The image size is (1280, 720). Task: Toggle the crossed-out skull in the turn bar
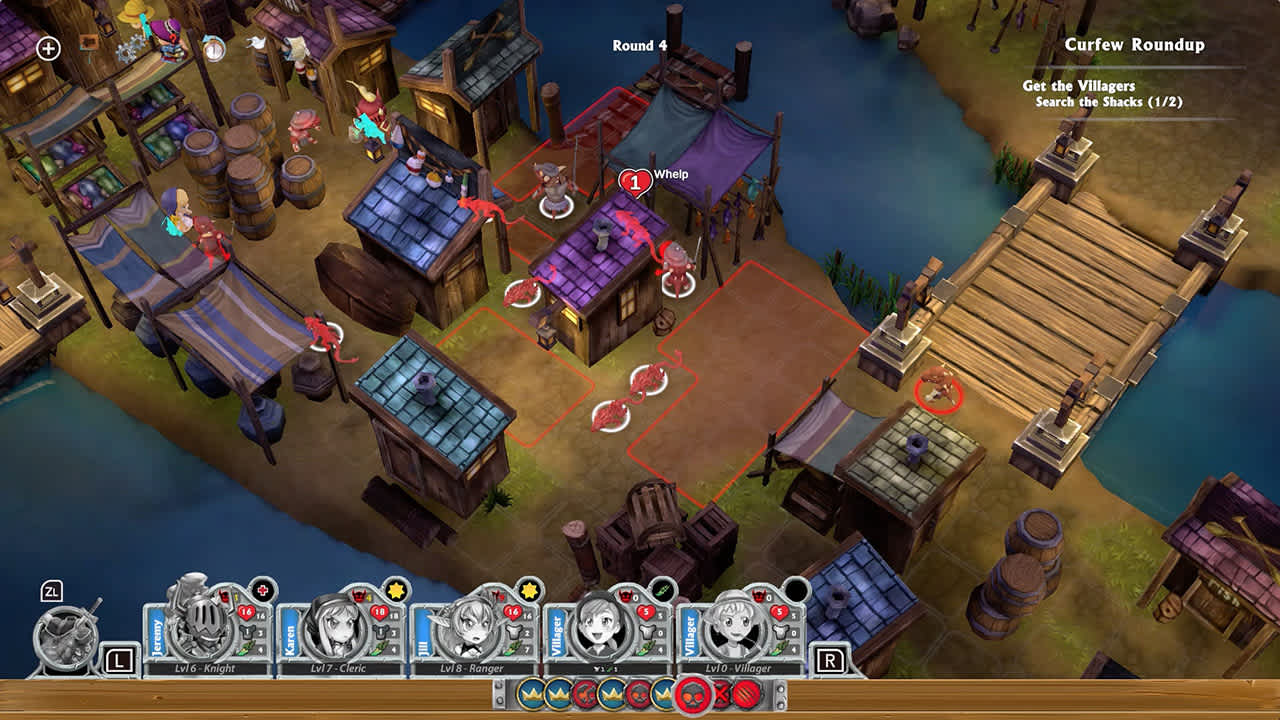pos(721,694)
